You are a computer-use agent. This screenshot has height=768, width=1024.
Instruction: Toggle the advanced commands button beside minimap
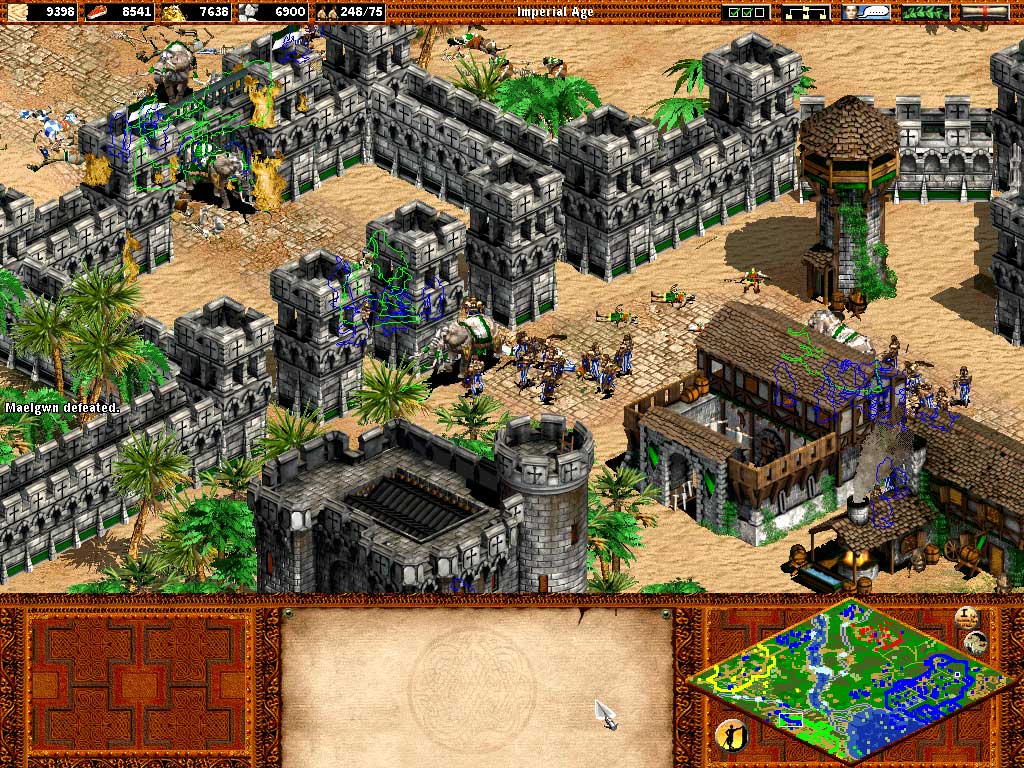[x=966, y=617]
